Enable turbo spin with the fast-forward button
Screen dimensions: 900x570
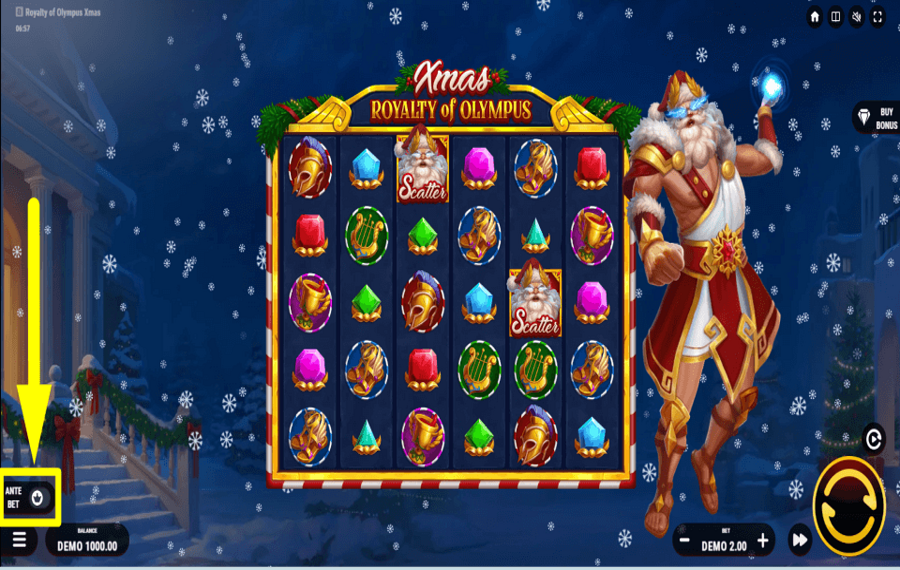coord(799,541)
